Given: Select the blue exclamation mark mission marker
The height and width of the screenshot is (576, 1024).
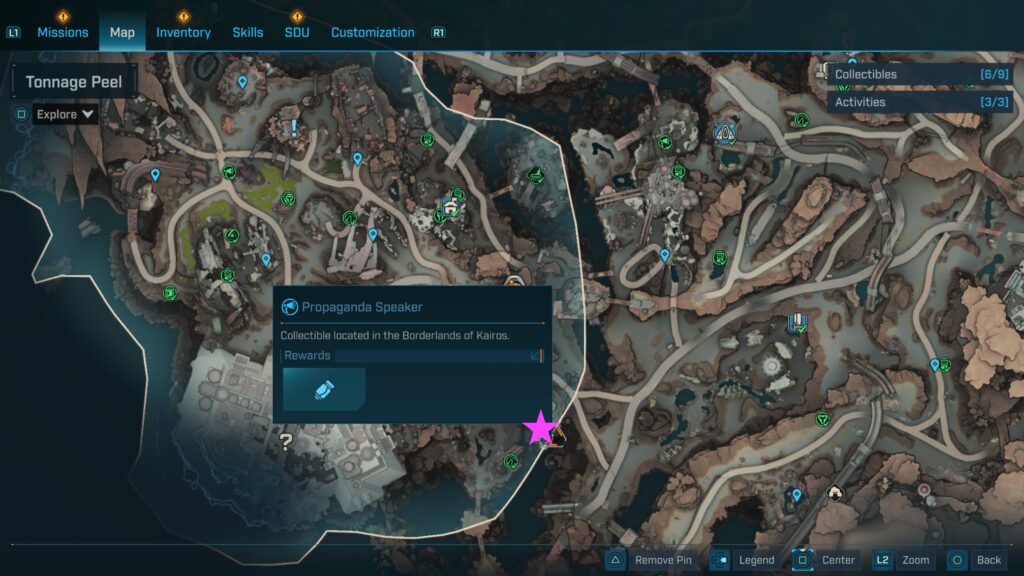Looking at the screenshot, I should pyautogui.click(x=294, y=128).
